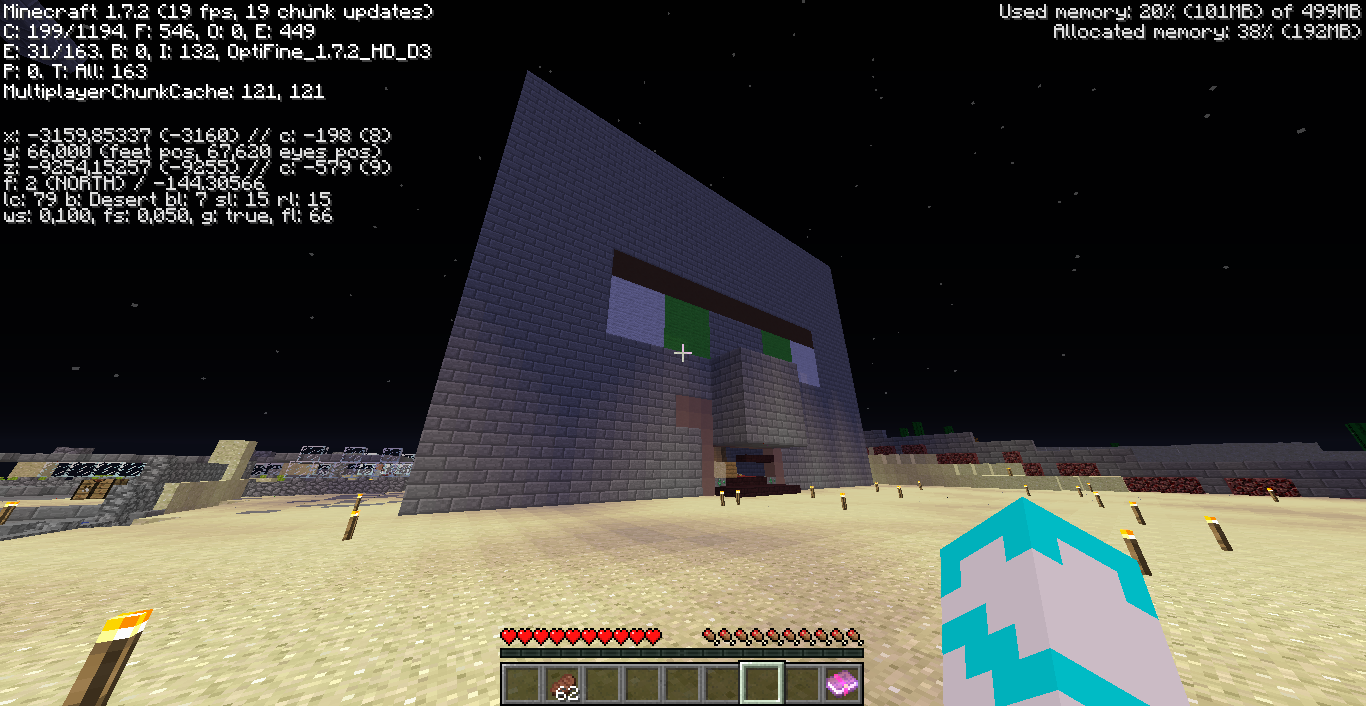Click the highlighted empty hotbar slot
The image size is (1366, 706).
(x=761, y=684)
